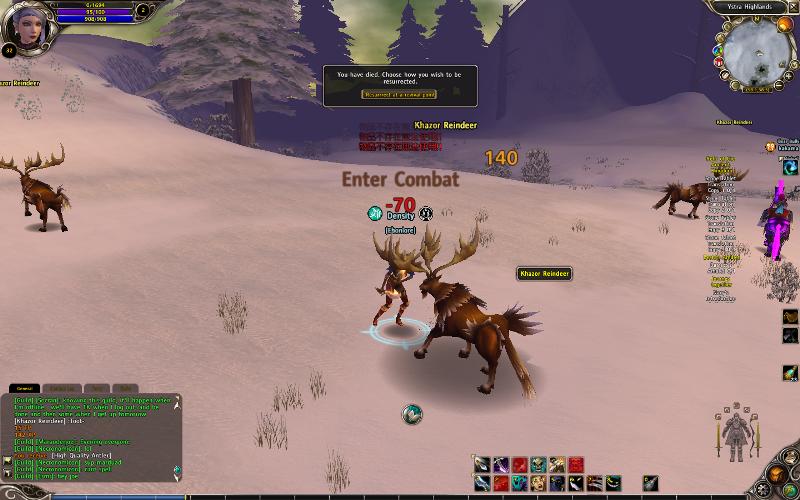Close the minimap with the X button
800x500 pixels.
coord(790,6)
